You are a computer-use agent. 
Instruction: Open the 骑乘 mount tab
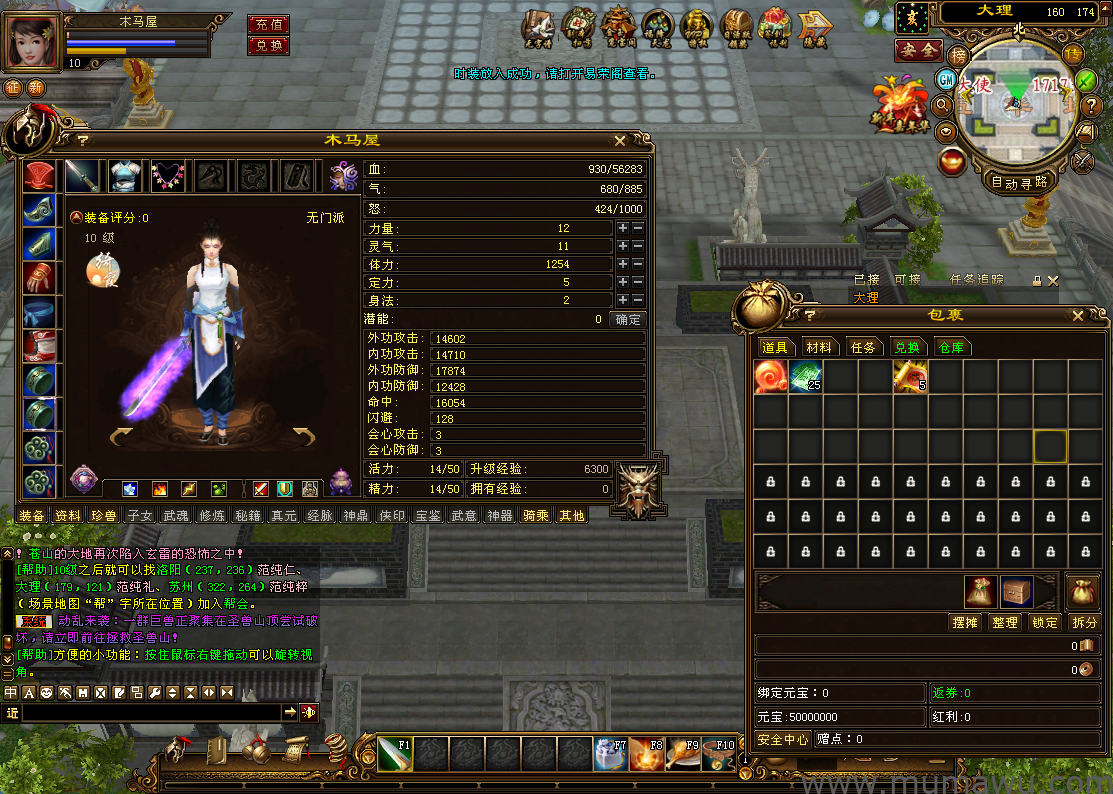point(536,516)
